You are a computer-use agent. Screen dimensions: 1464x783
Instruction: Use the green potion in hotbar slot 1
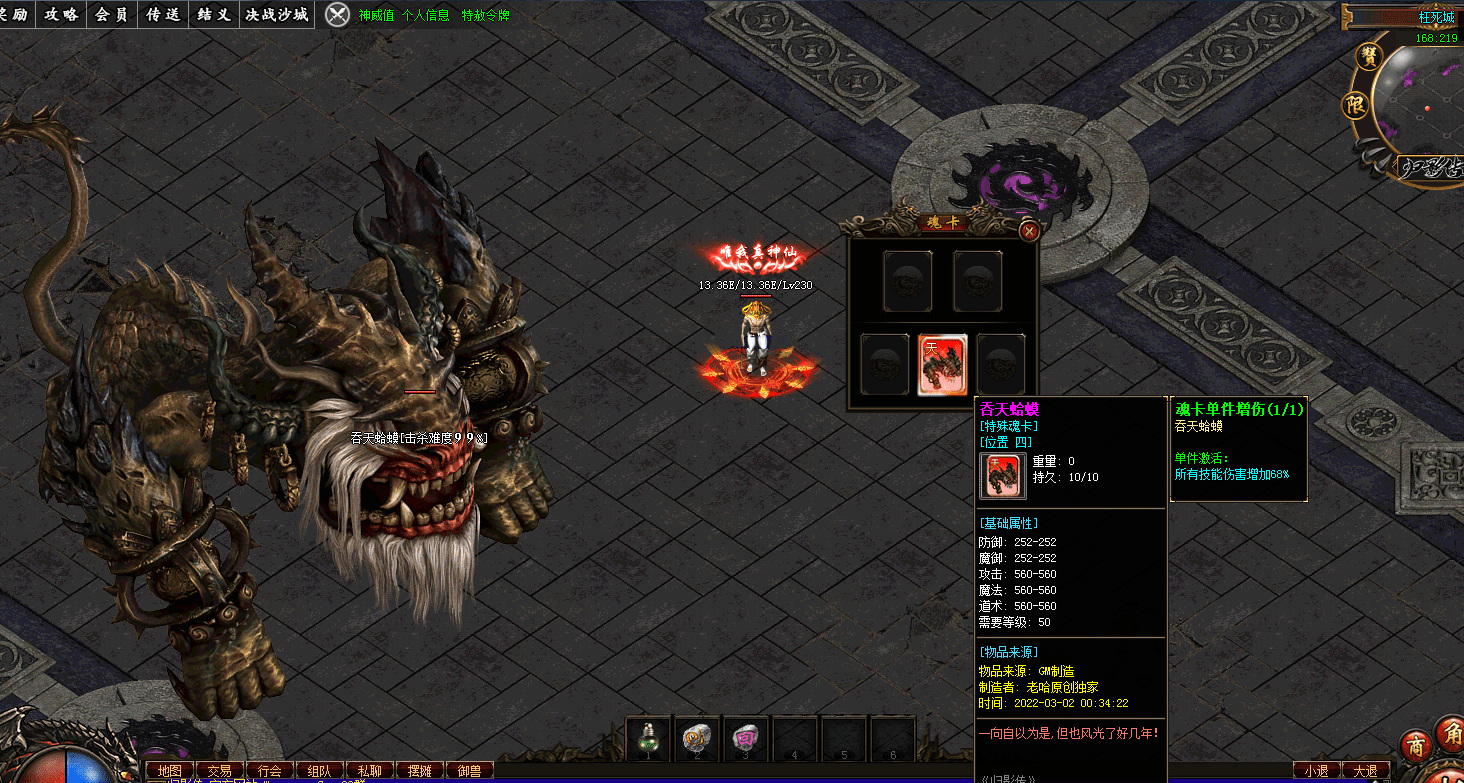coord(648,739)
